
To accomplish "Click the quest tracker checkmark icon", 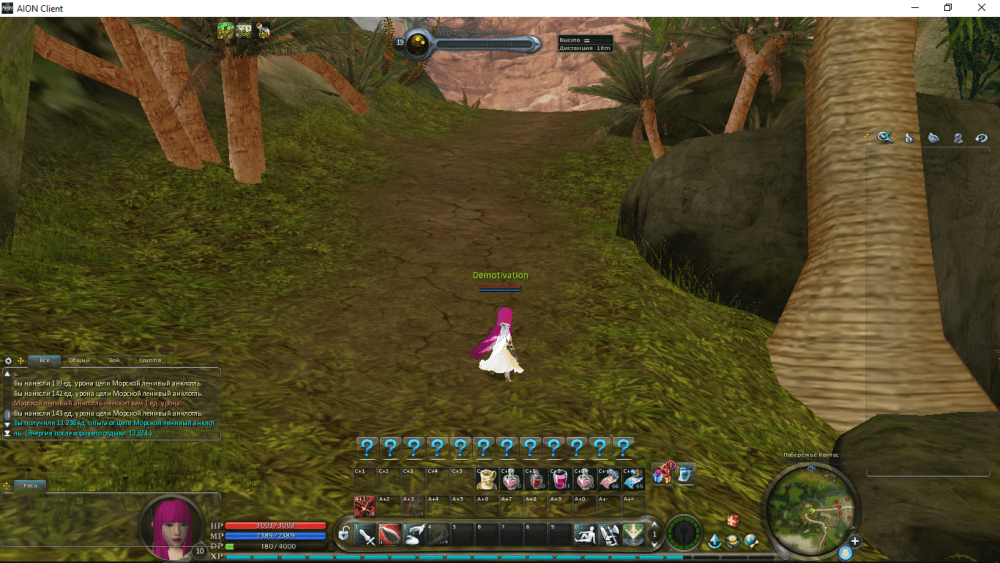I will tap(885, 137).
